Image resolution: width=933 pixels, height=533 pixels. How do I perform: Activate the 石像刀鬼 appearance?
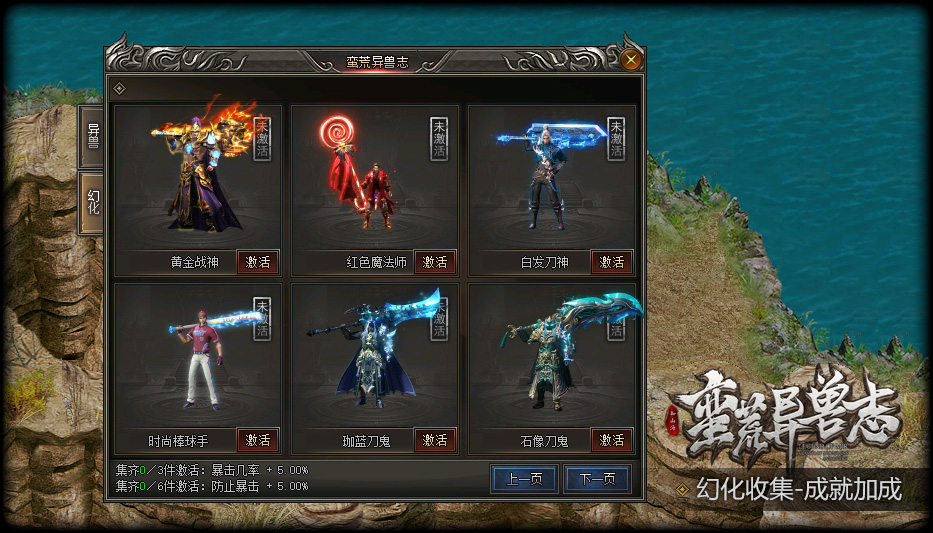(x=612, y=440)
